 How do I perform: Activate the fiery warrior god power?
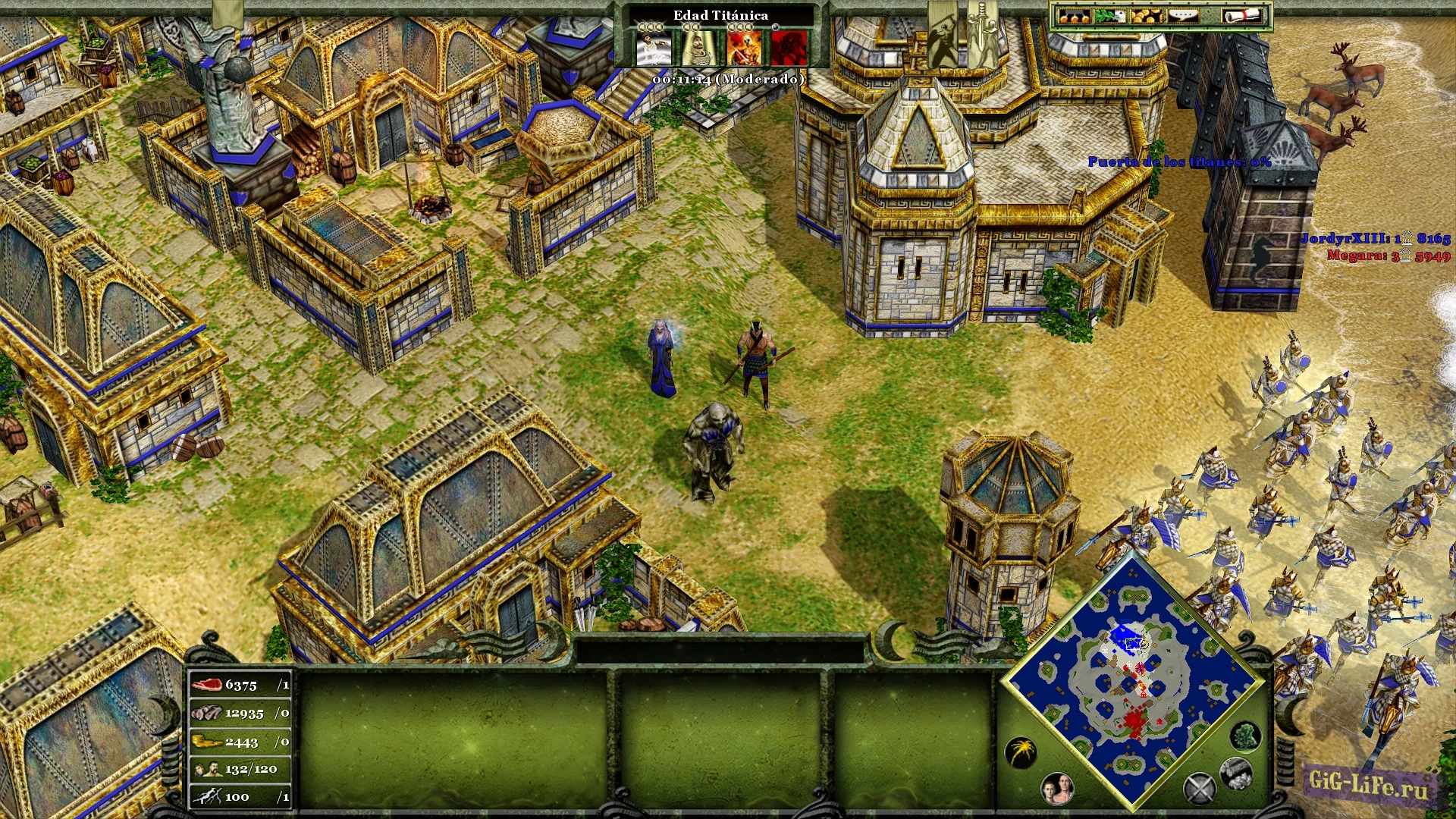[x=743, y=49]
